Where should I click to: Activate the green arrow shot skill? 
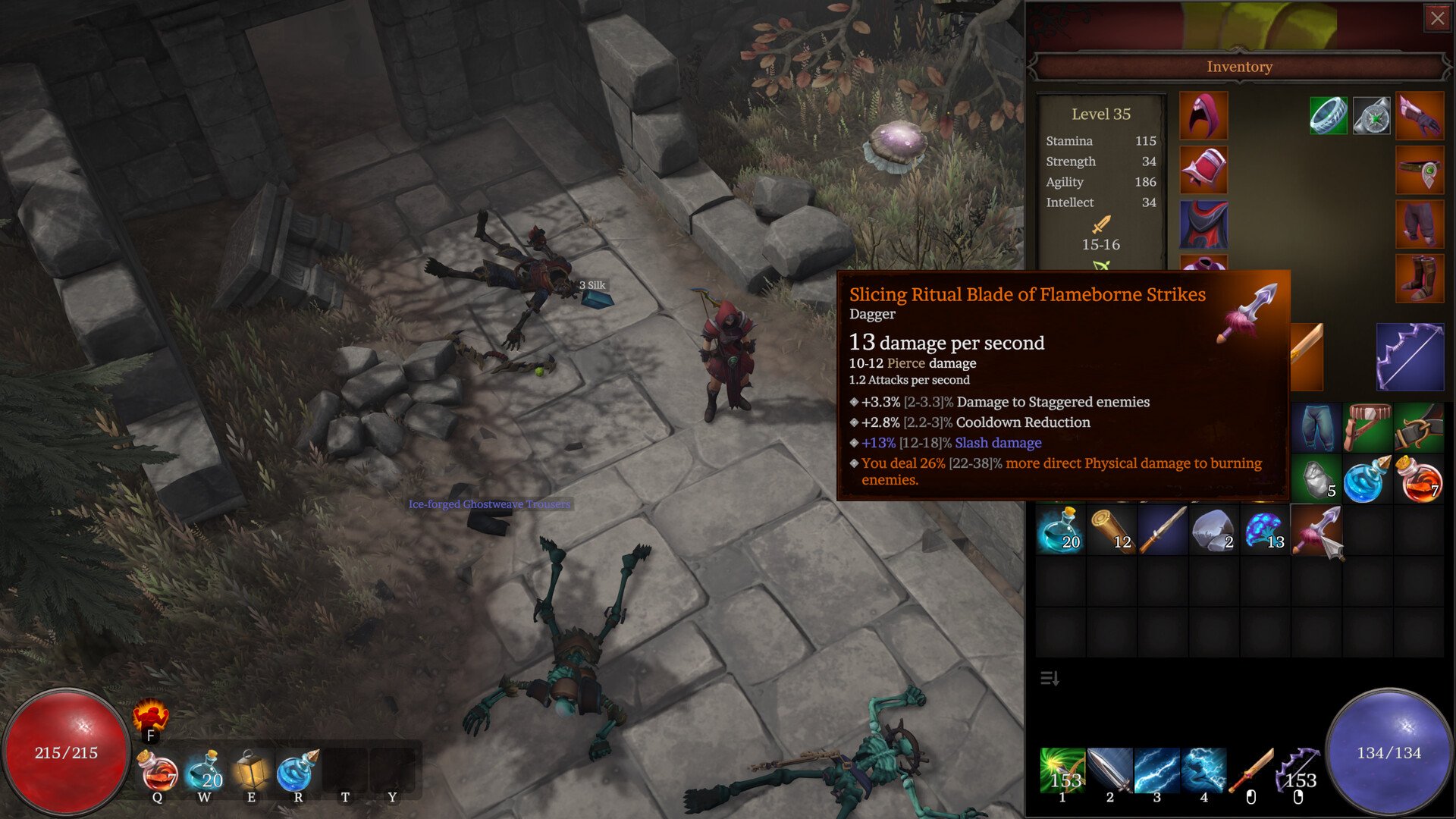[1062, 770]
